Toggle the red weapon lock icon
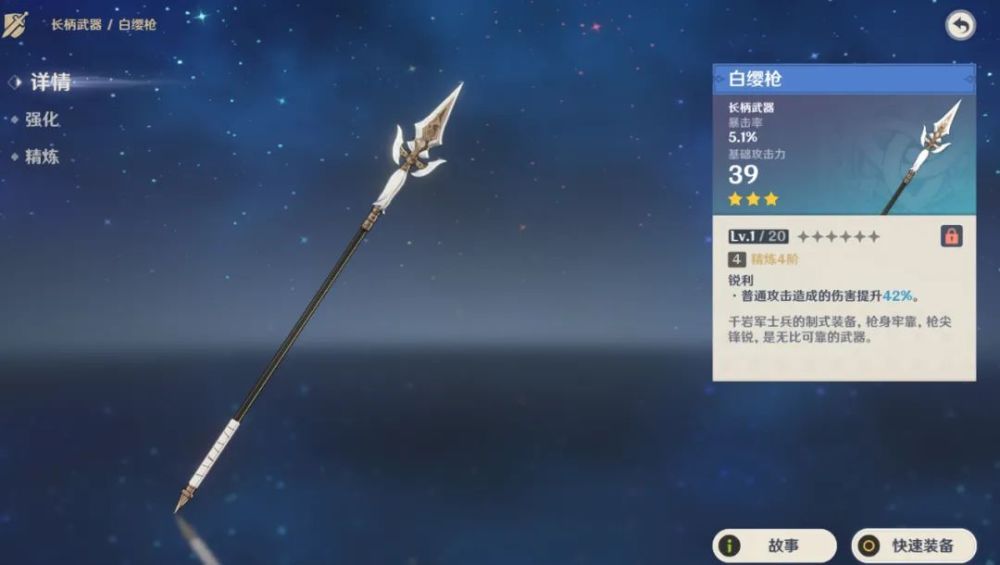1000x565 pixels. (x=951, y=236)
